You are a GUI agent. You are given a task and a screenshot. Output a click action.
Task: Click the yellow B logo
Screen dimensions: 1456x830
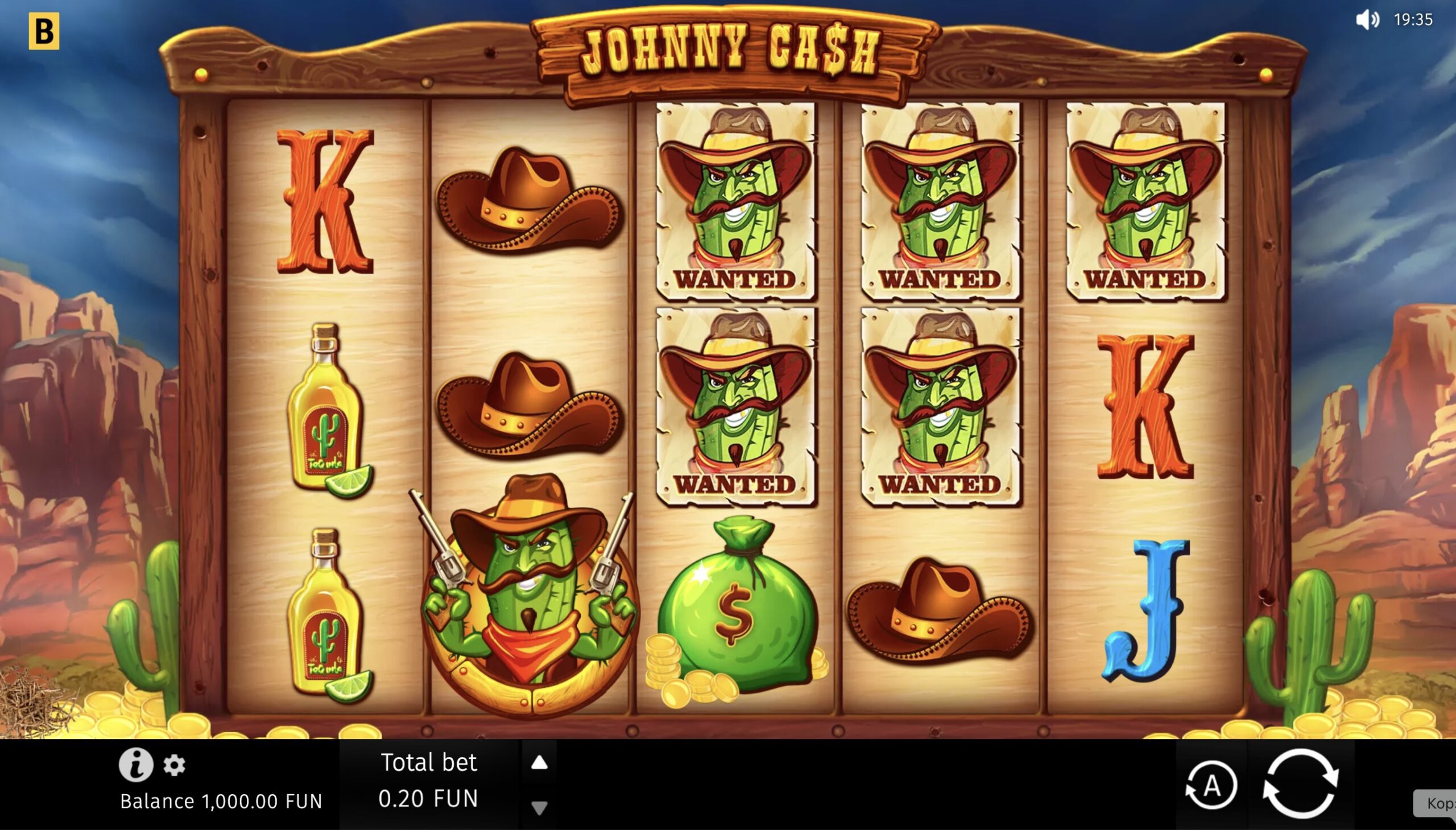pyautogui.click(x=44, y=31)
